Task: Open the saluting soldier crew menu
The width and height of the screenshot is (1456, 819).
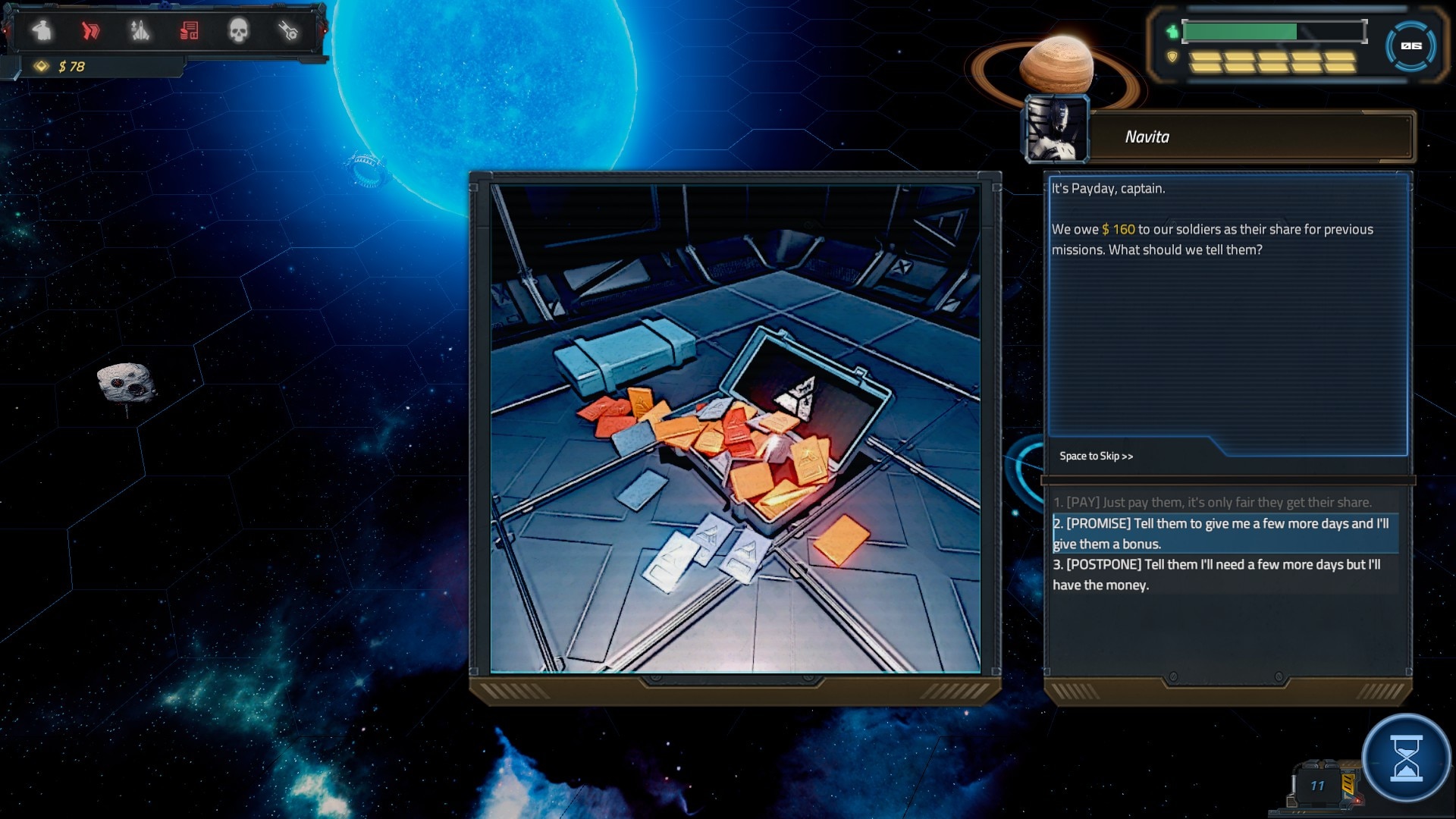Action: [42, 30]
